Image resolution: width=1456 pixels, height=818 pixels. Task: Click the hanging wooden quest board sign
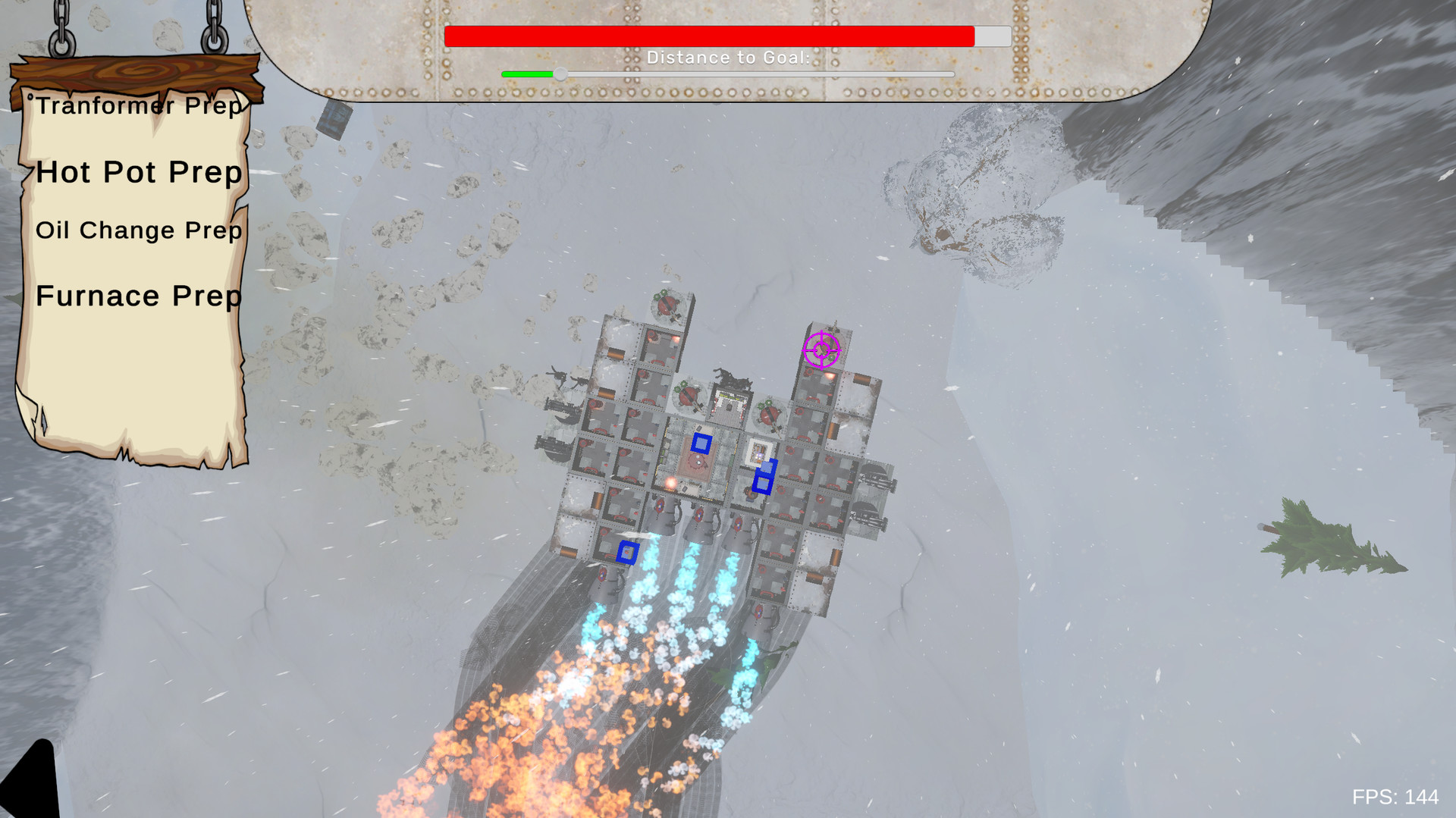click(x=136, y=72)
